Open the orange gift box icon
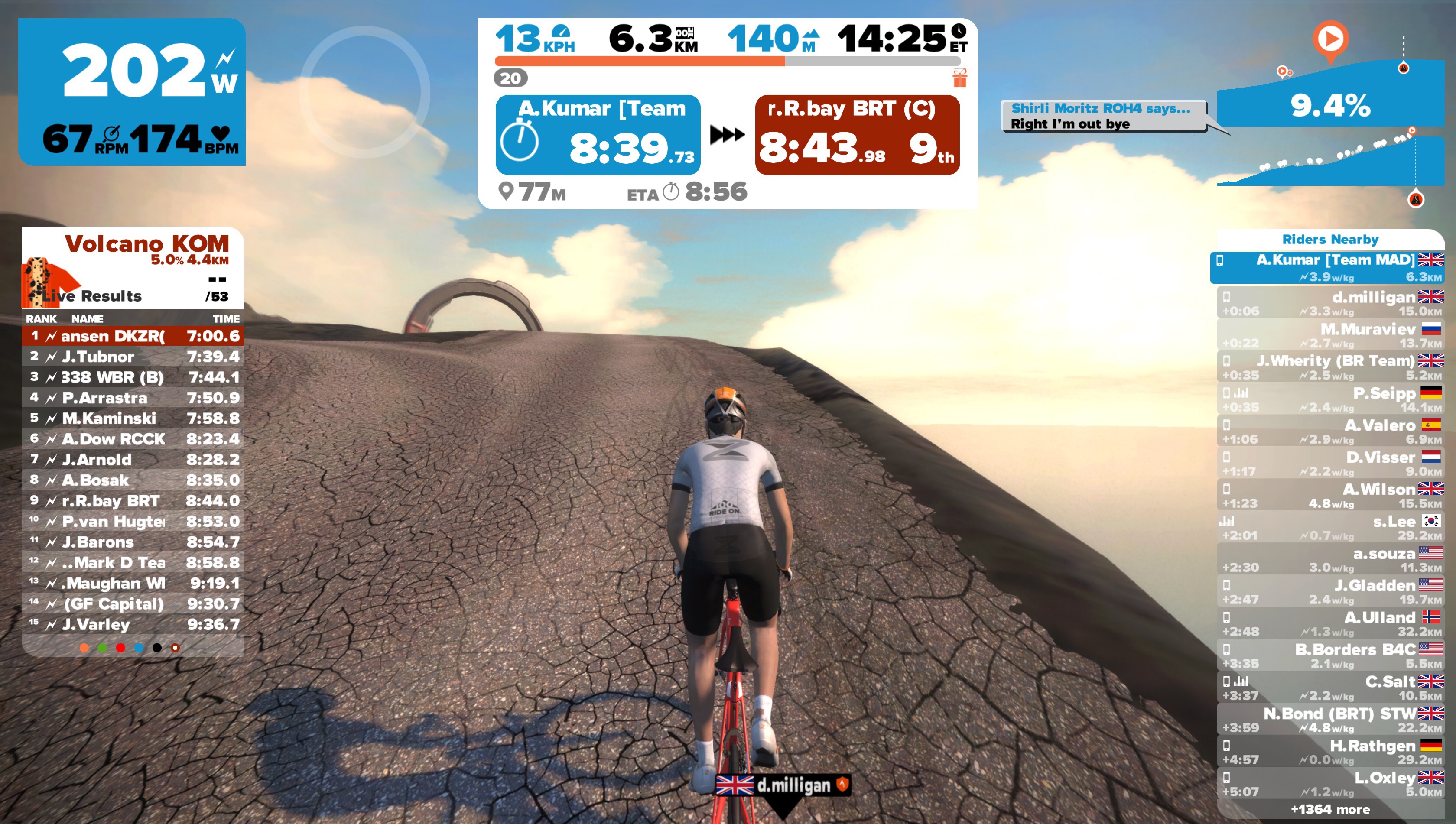This screenshot has height=824, width=1456. point(959,78)
